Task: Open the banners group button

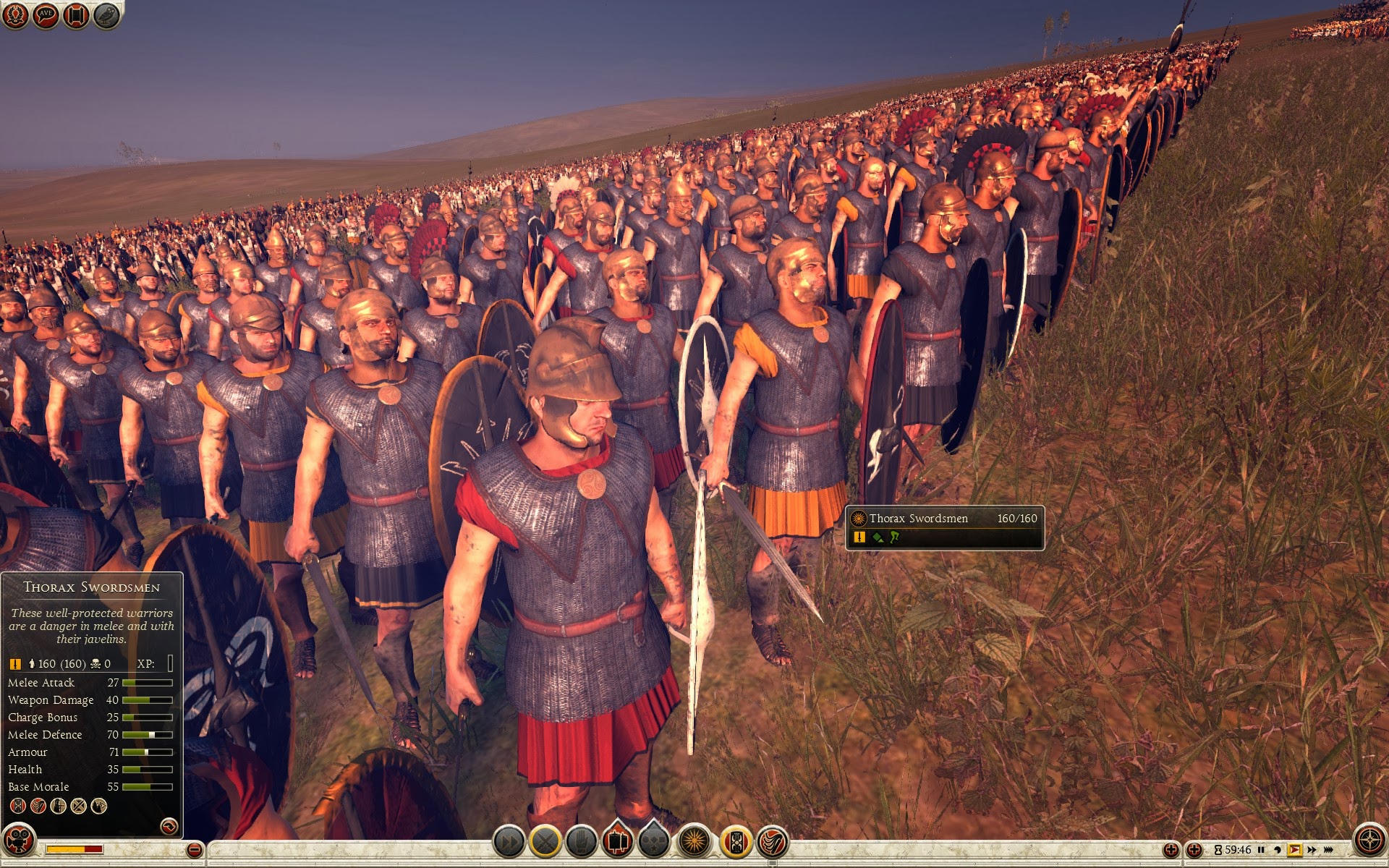Action: [x=618, y=841]
